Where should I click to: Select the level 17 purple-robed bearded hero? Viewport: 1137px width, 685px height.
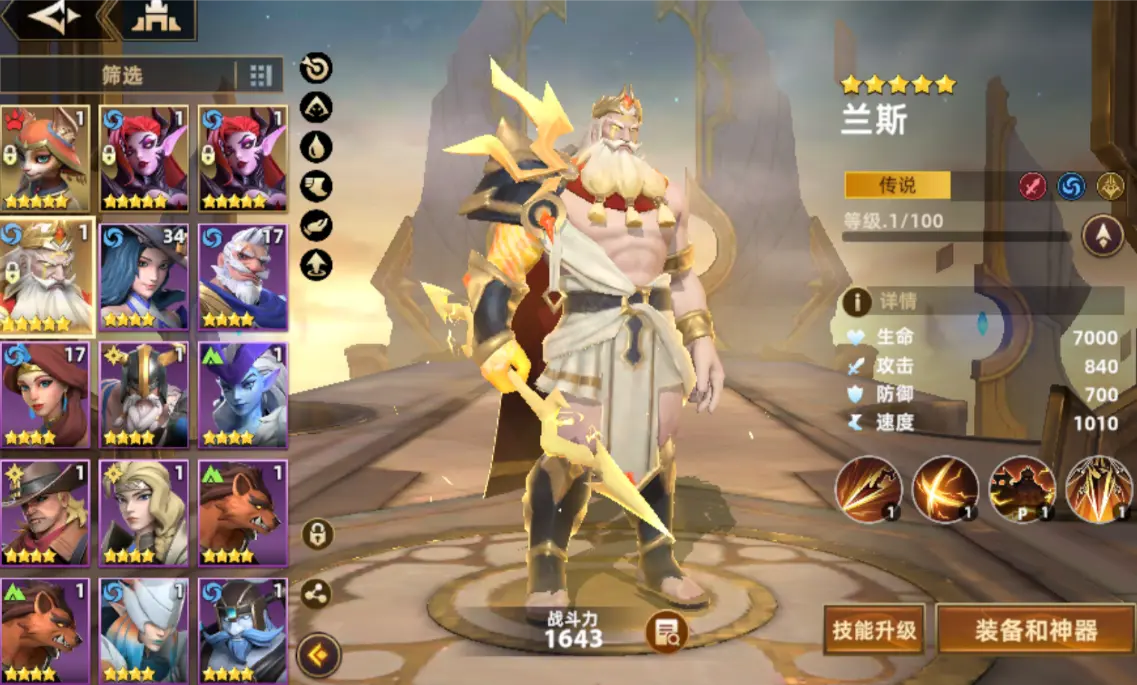[243, 277]
